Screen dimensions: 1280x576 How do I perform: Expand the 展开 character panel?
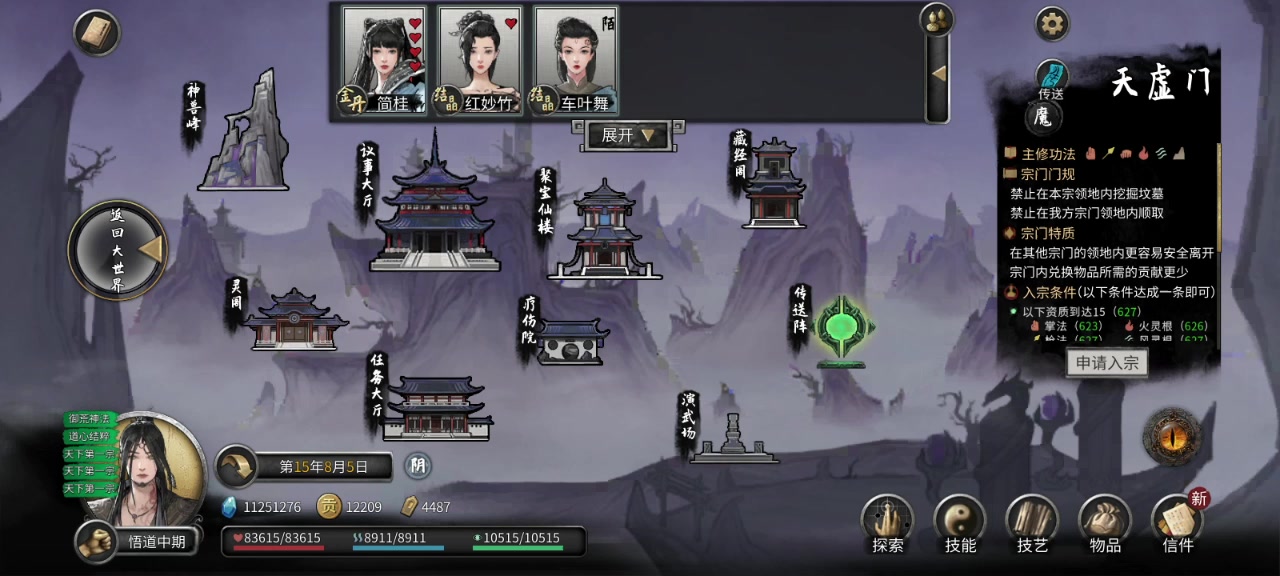pyautogui.click(x=628, y=135)
